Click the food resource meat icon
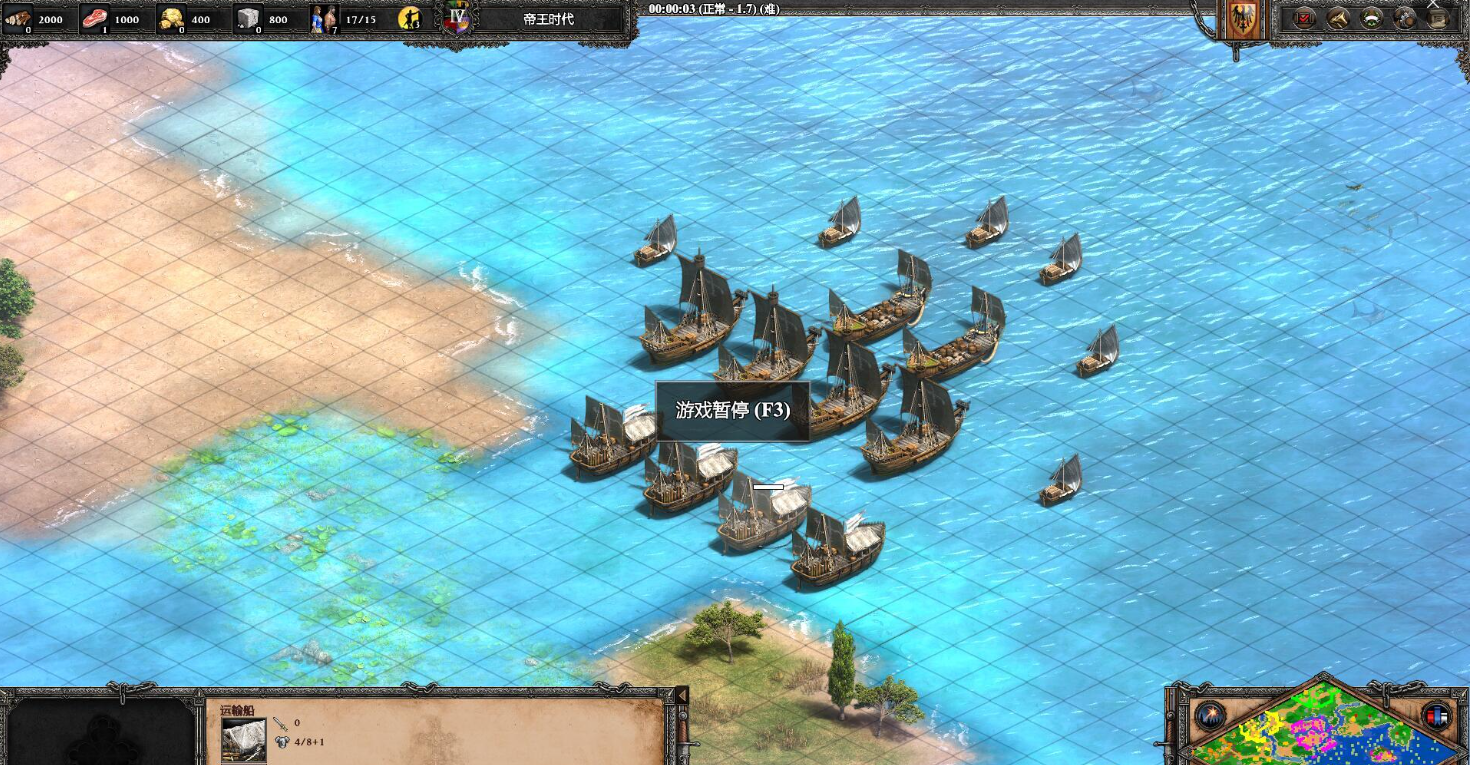 (x=95, y=18)
